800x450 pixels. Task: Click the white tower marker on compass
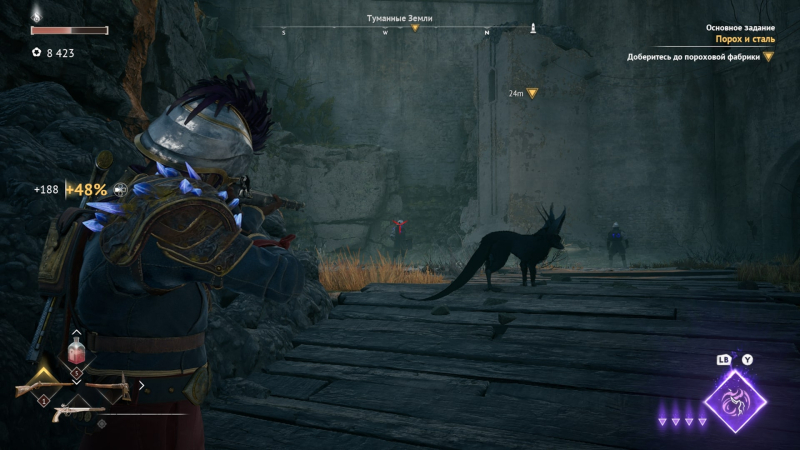click(x=533, y=26)
